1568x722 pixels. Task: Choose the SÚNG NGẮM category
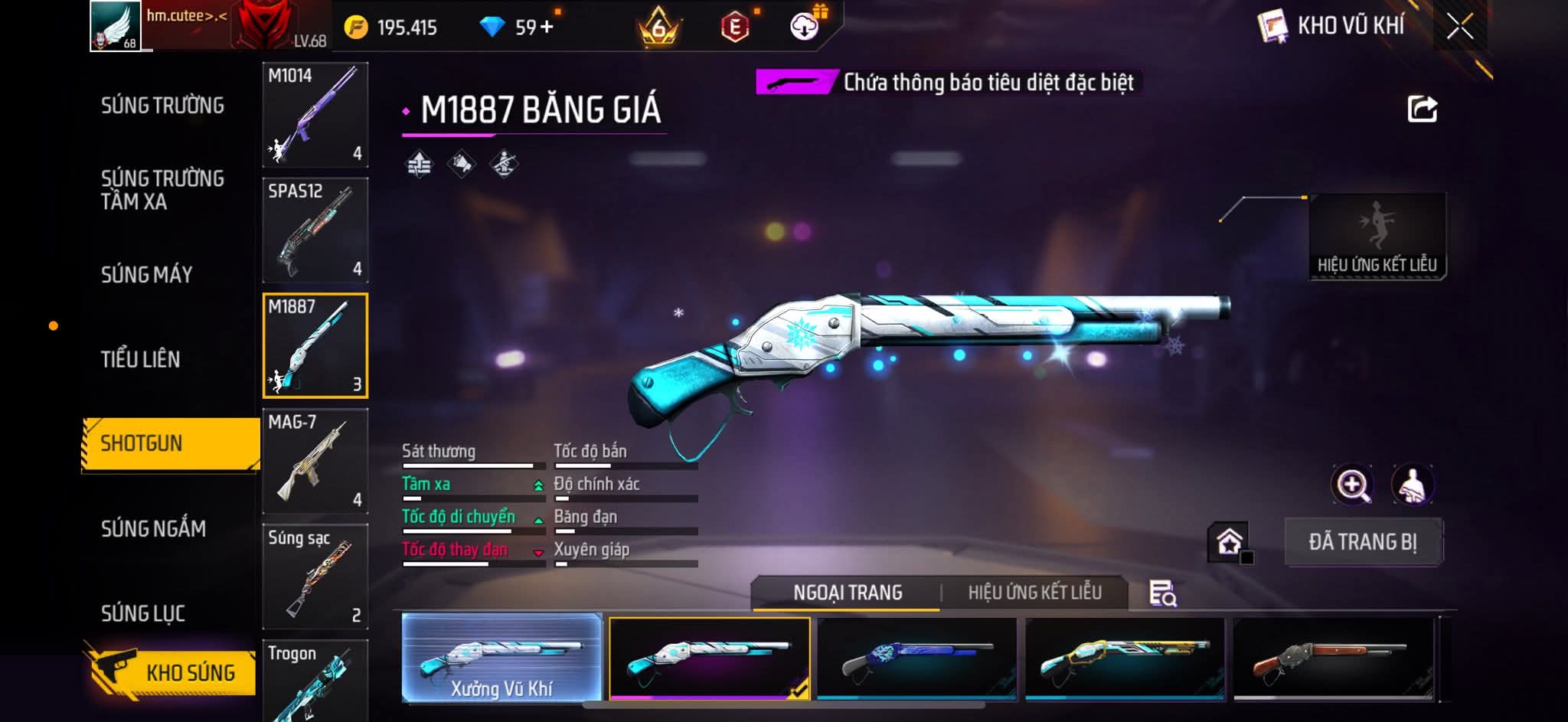point(153,529)
